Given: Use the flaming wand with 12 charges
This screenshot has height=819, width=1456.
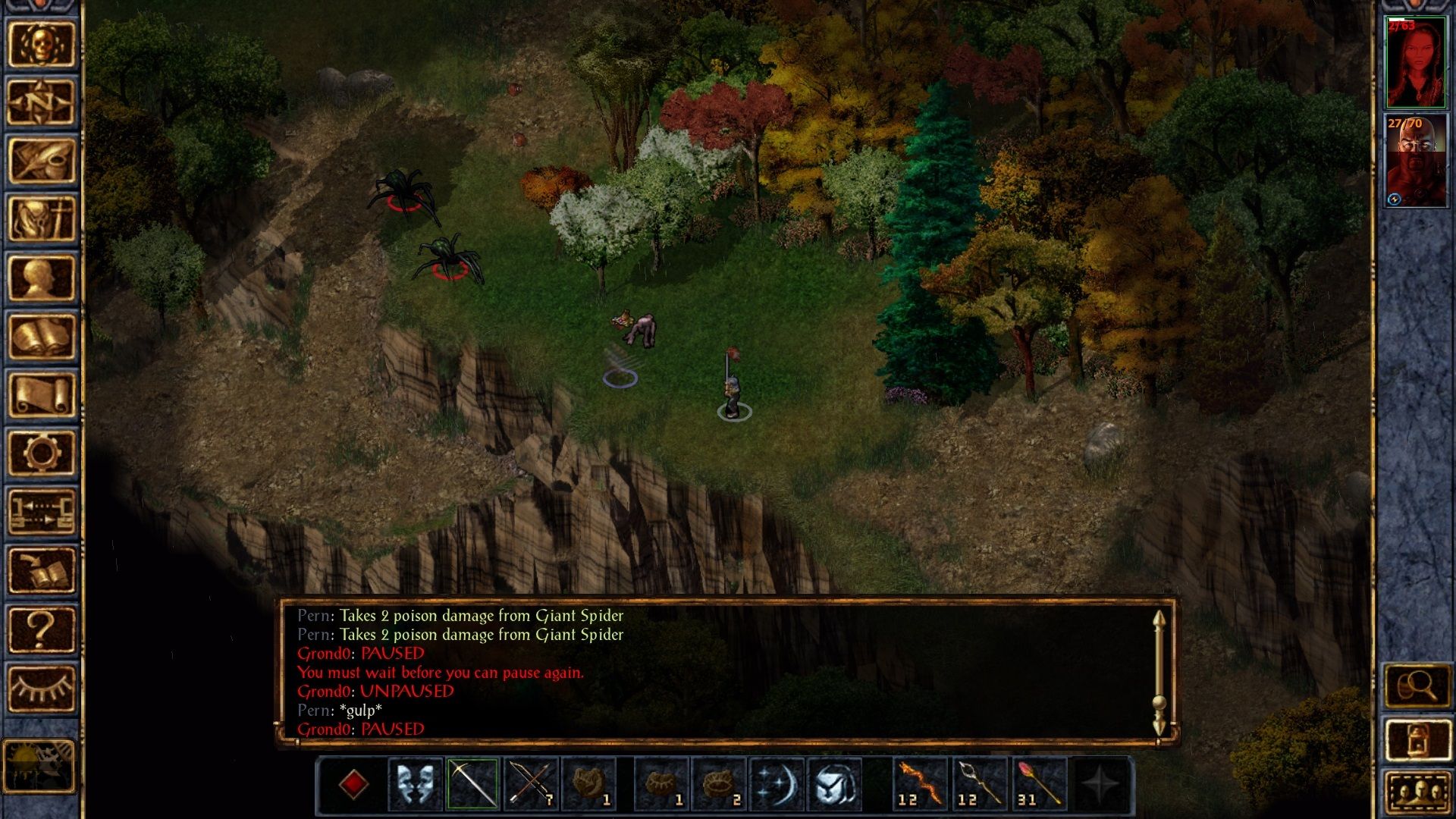Looking at the screenshot, I should click(921, 783).
